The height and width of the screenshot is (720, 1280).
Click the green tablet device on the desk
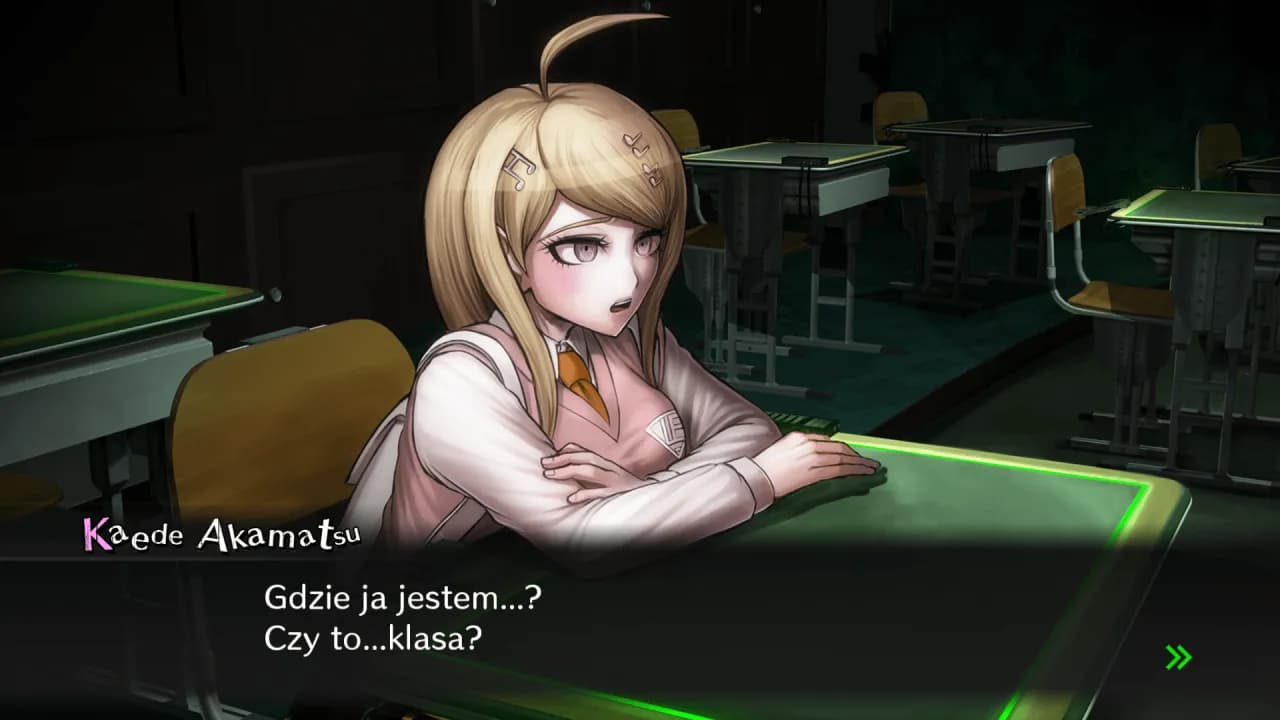[x=812, y=426]
